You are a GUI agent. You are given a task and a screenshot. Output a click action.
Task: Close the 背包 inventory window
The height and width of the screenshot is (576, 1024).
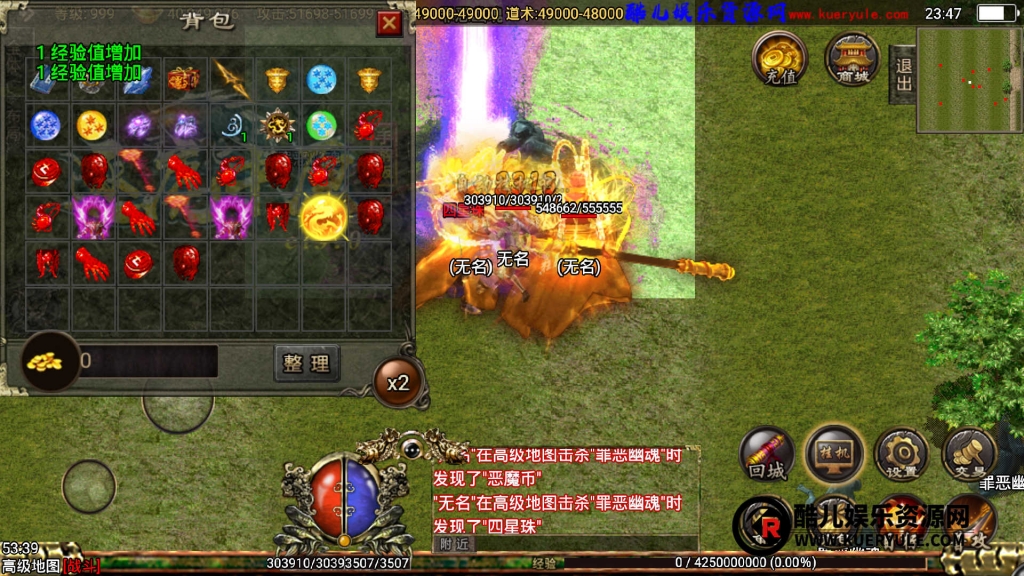point(390,24)
